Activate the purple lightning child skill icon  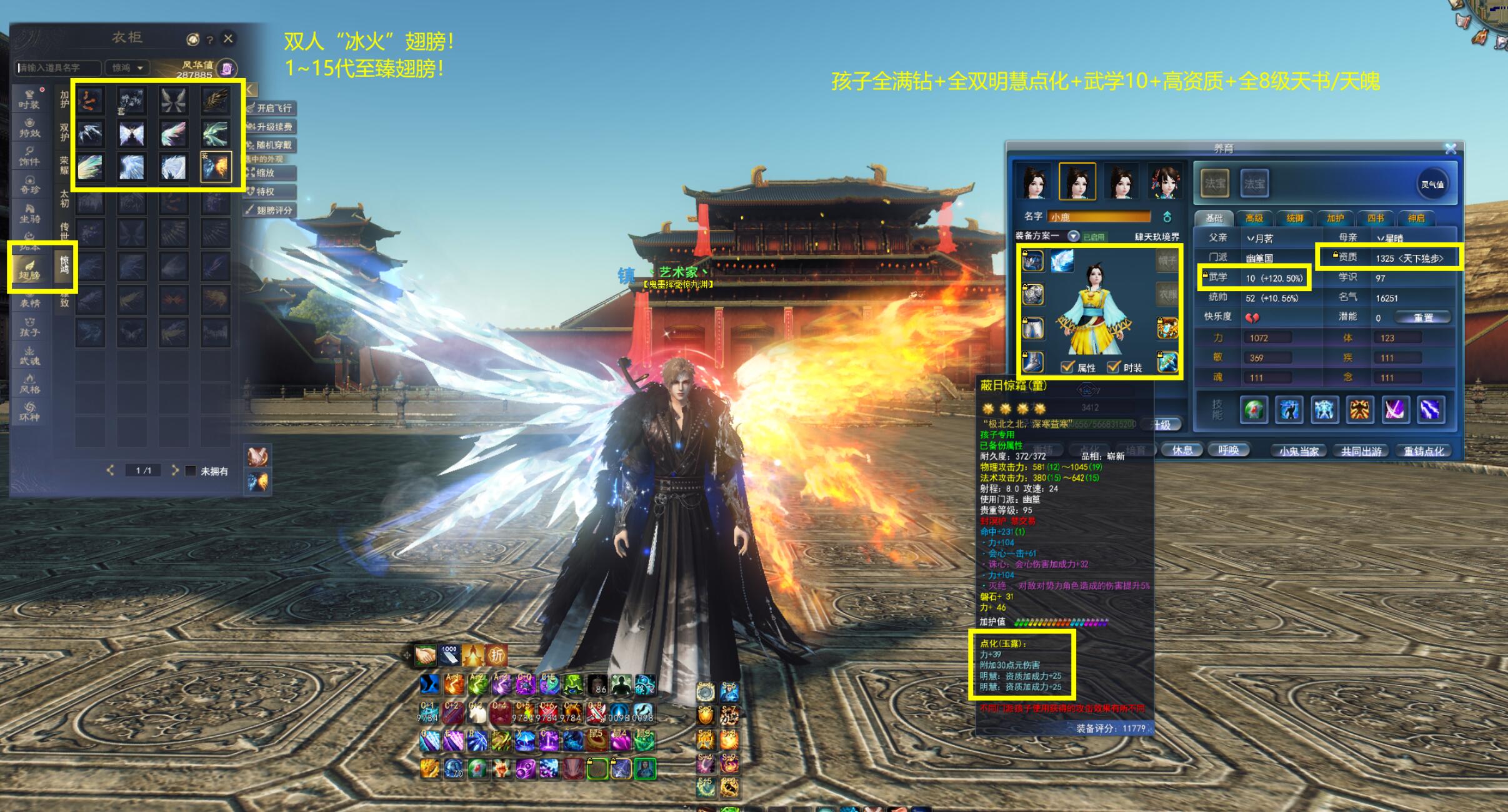1430,410
